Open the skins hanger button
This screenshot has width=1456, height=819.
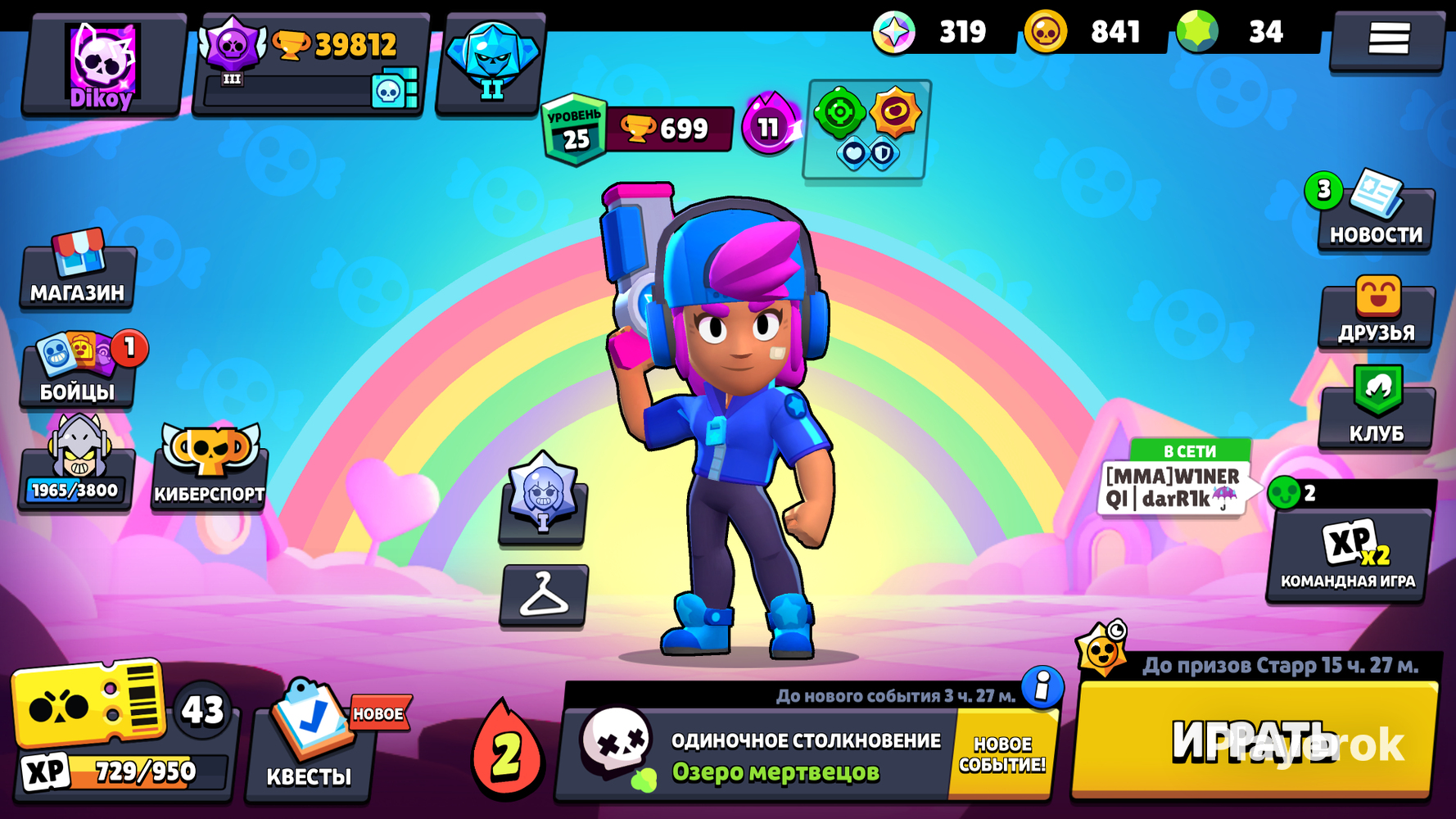click(544, 595)
